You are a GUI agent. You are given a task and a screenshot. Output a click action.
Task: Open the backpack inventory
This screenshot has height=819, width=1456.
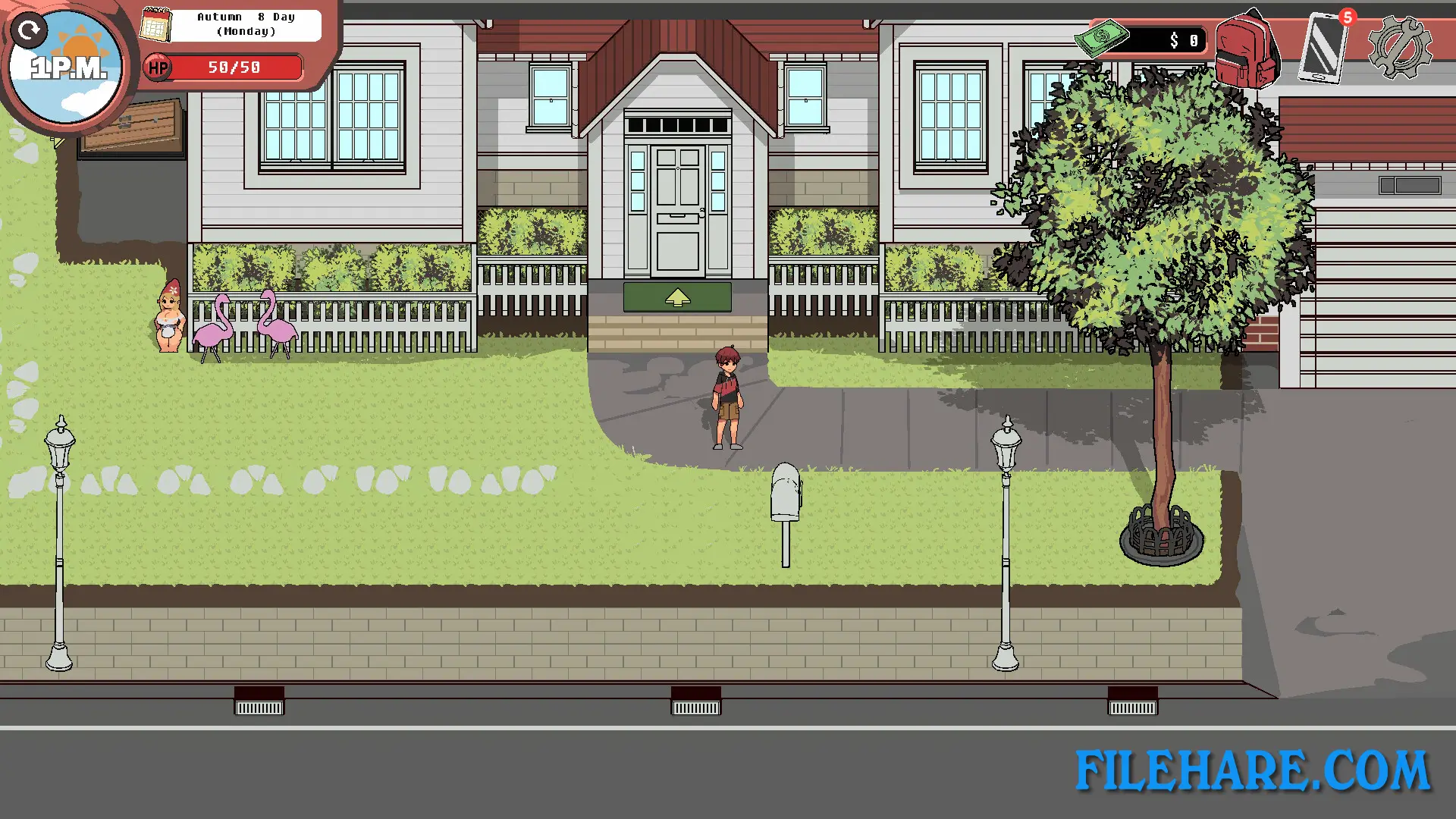[1247, 49]
